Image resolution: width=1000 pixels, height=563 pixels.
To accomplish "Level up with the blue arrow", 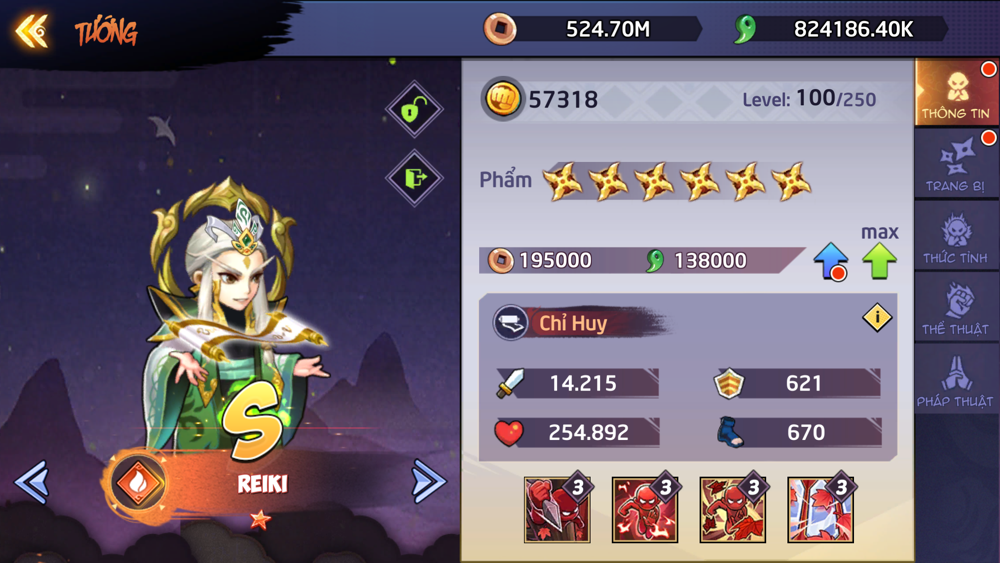I will coord(830,261).
